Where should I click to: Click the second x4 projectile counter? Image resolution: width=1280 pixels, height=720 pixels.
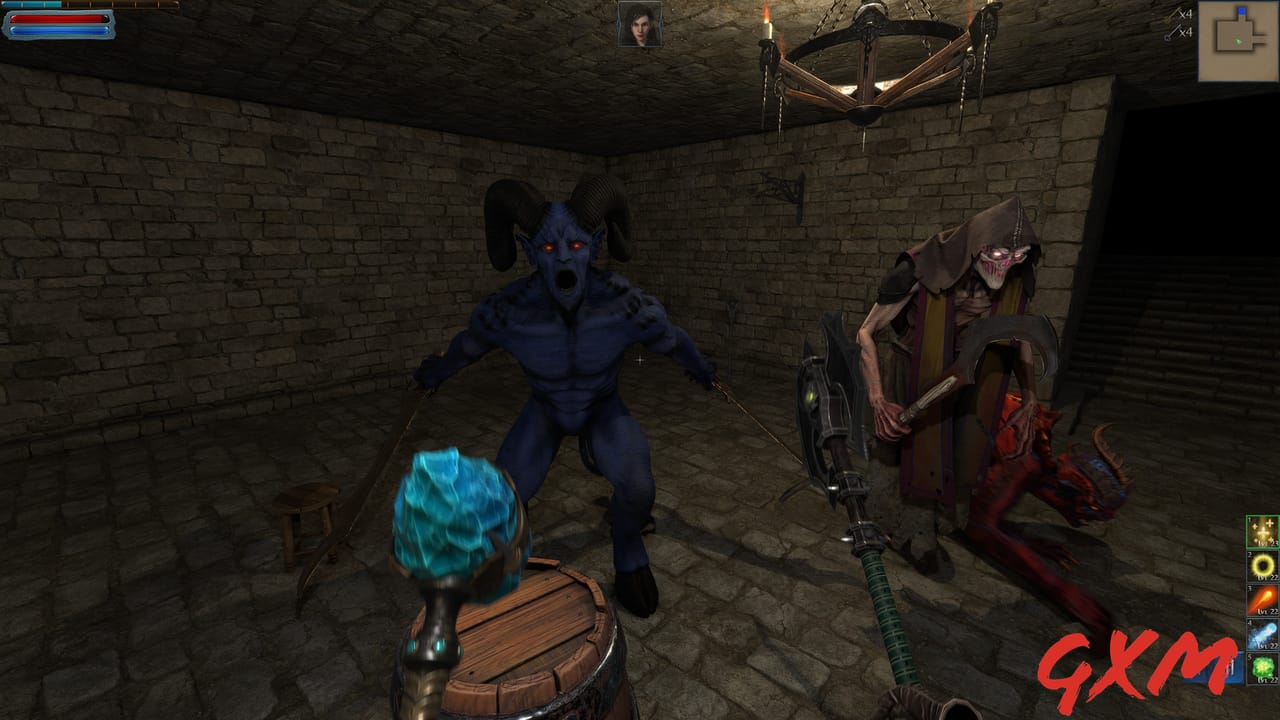[x=1186, y=32]
